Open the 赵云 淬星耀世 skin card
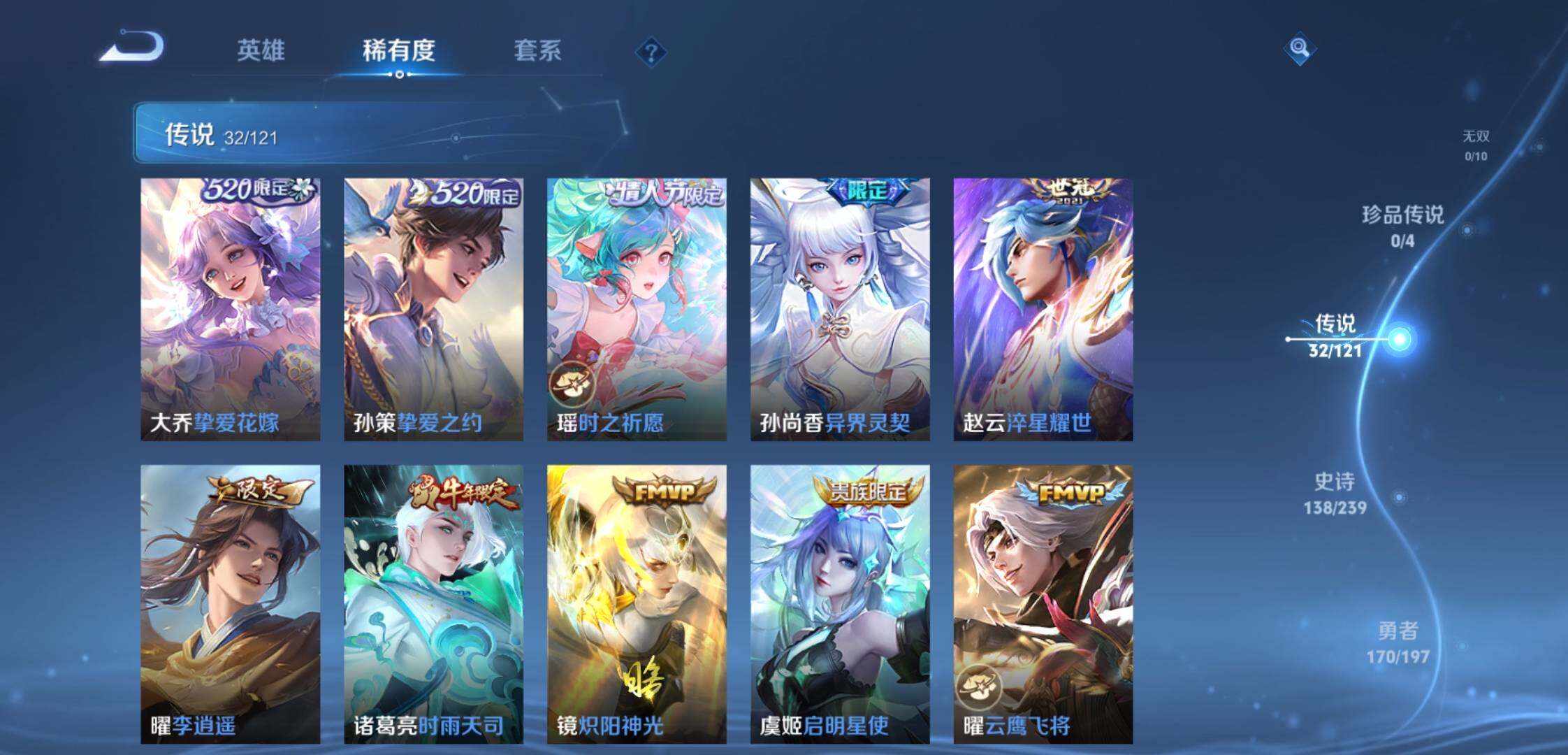 pos(1043,309)
